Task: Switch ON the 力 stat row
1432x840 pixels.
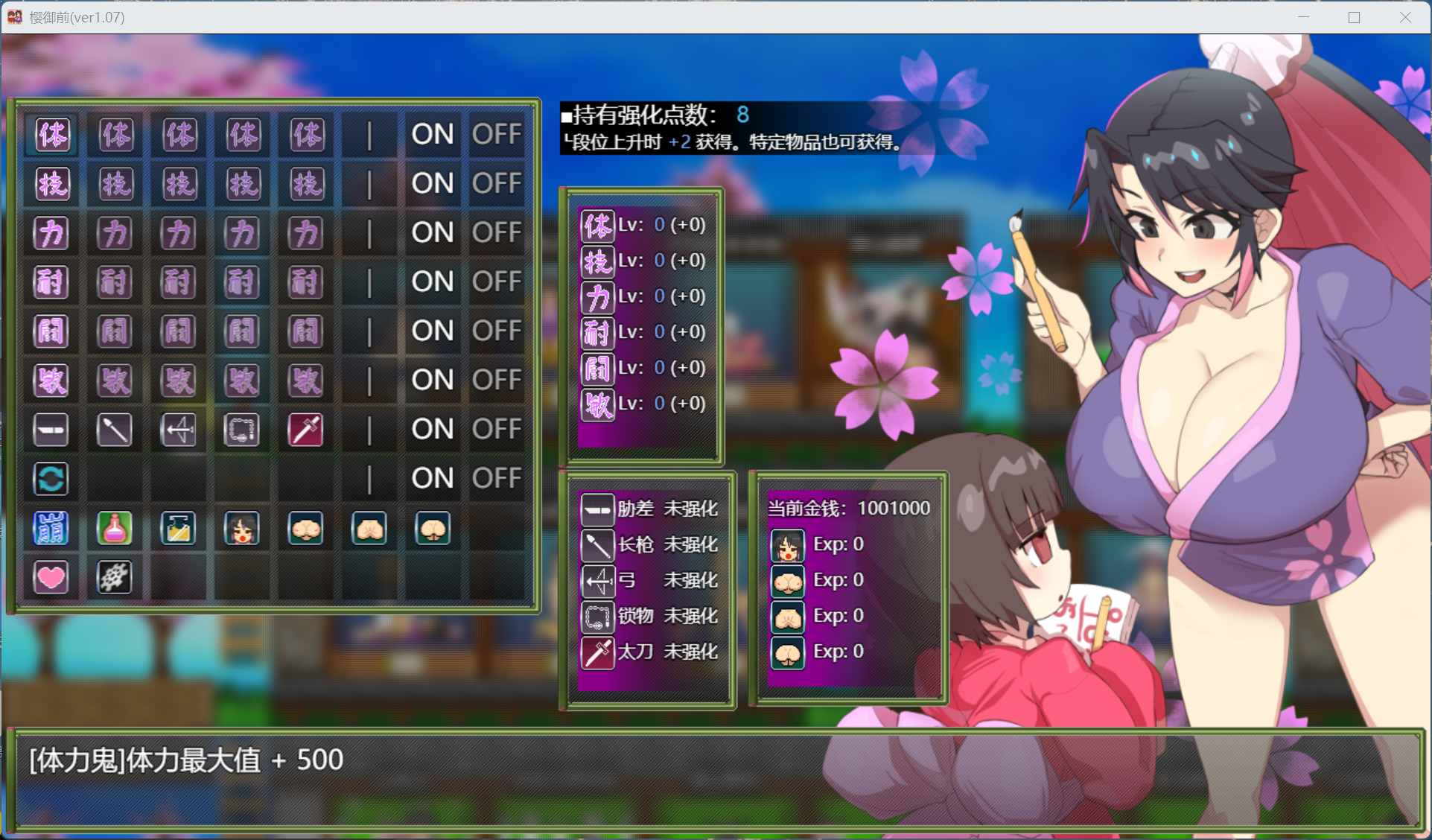Action: click(433, 233)
